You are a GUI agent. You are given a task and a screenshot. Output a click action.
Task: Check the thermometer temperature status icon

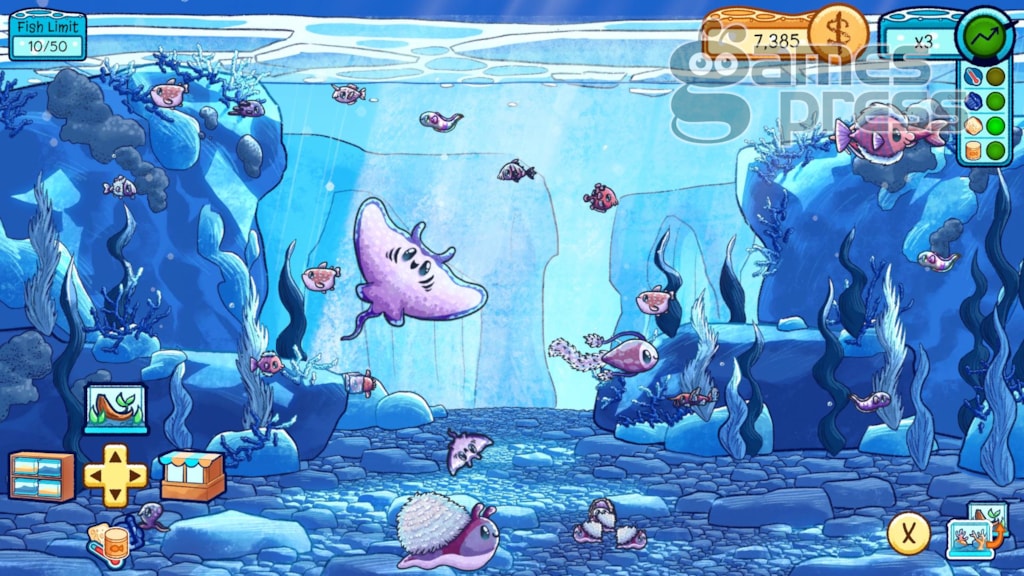pos(973,77)
